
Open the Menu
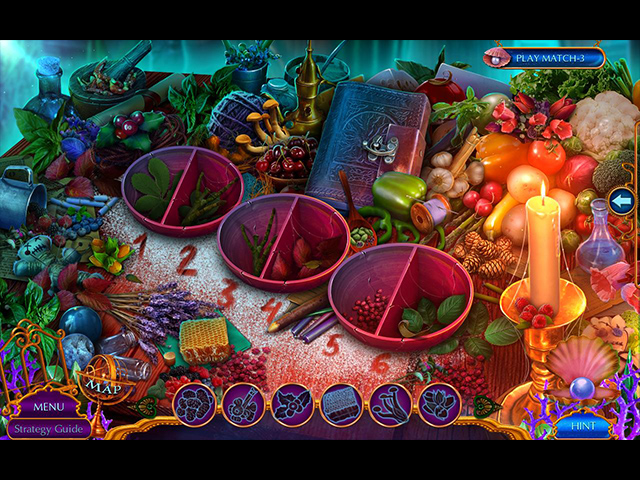pos(48,407)
